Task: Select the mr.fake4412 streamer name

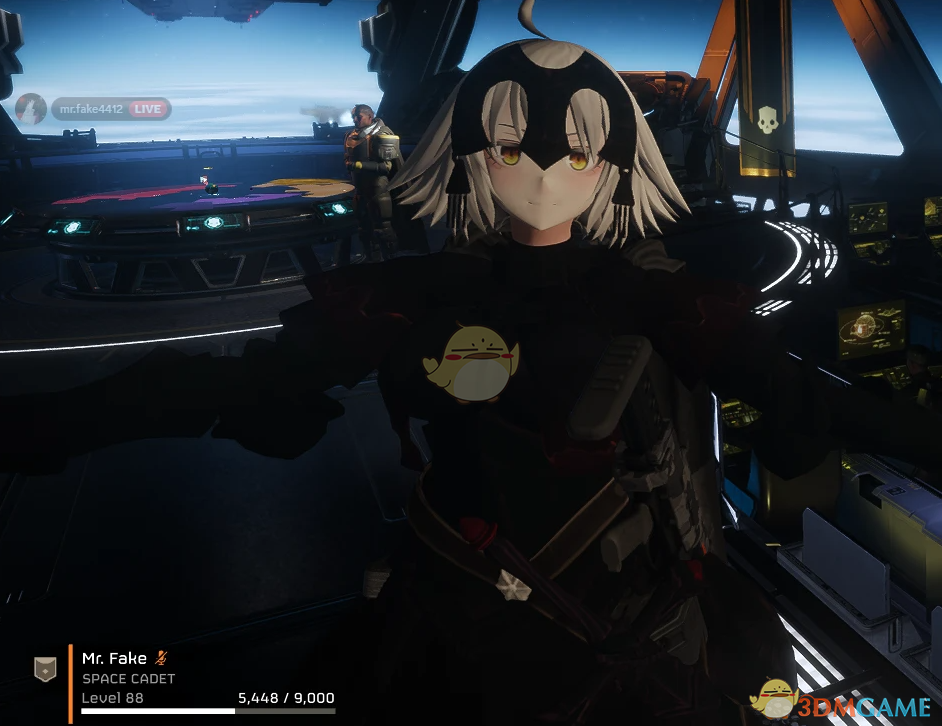Action: pyautogui.click(x=91, y=109)
